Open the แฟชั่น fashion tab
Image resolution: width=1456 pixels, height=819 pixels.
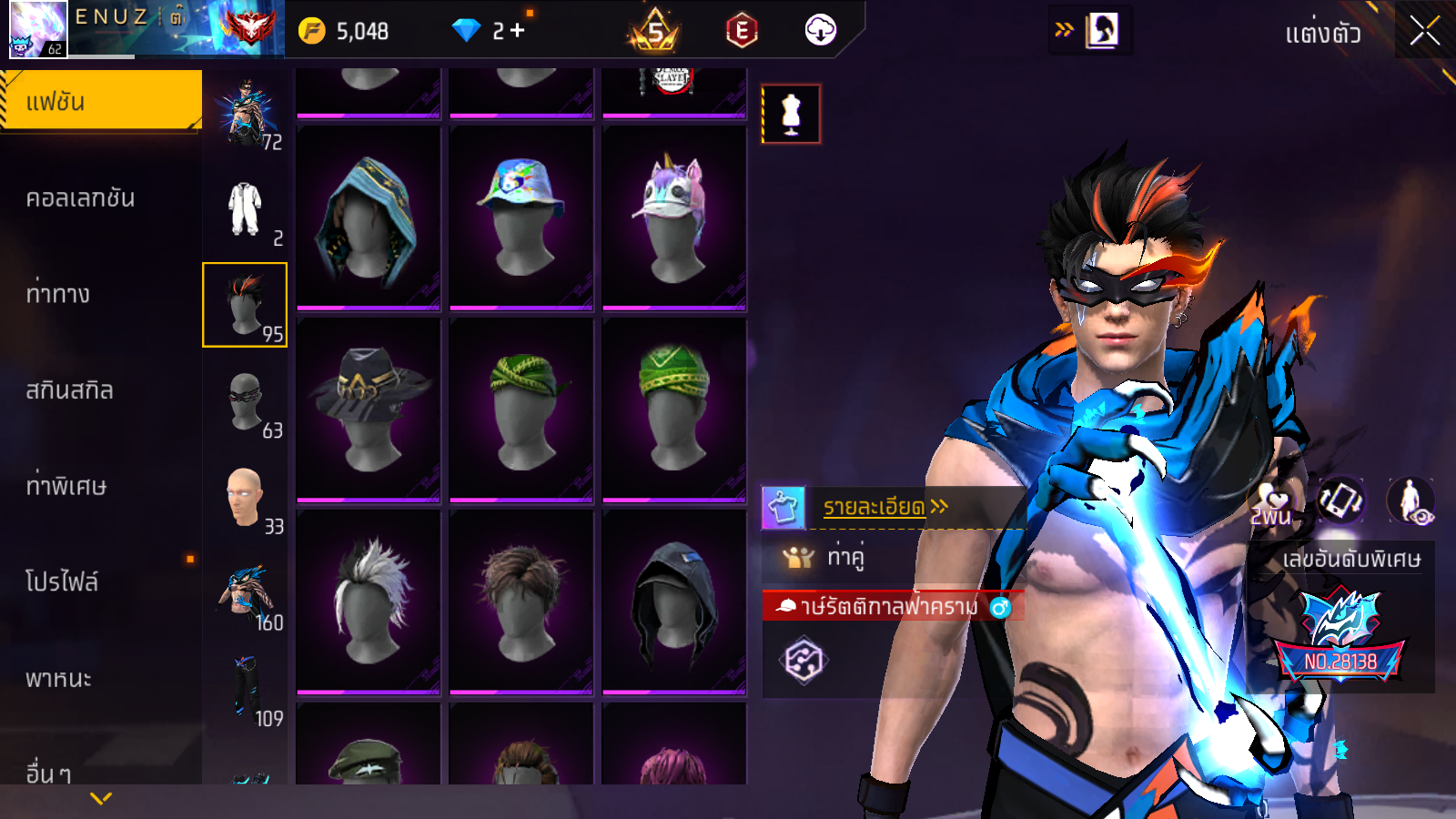click(x=100, y=101)
